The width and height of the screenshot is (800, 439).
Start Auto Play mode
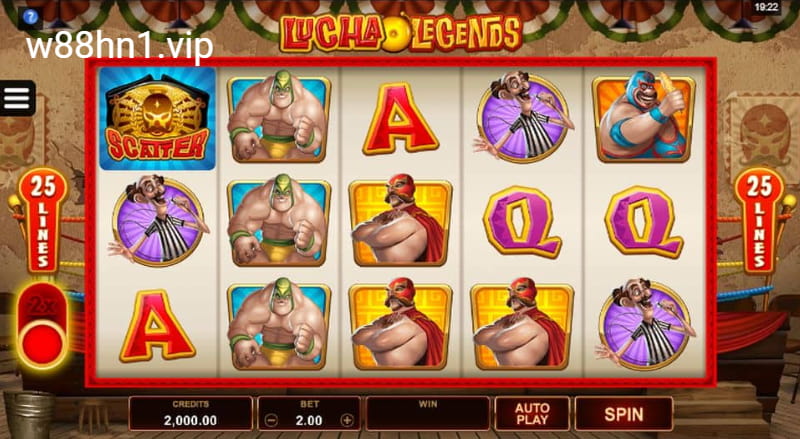coord(532,413)
